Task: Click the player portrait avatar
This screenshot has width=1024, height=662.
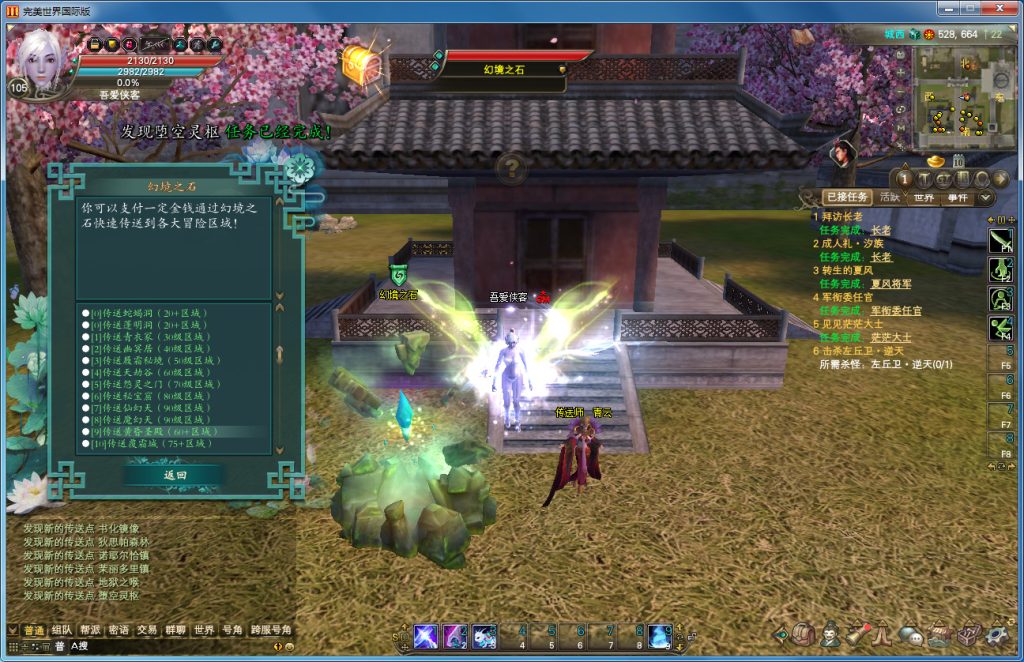Action: (x=42, y=57)
